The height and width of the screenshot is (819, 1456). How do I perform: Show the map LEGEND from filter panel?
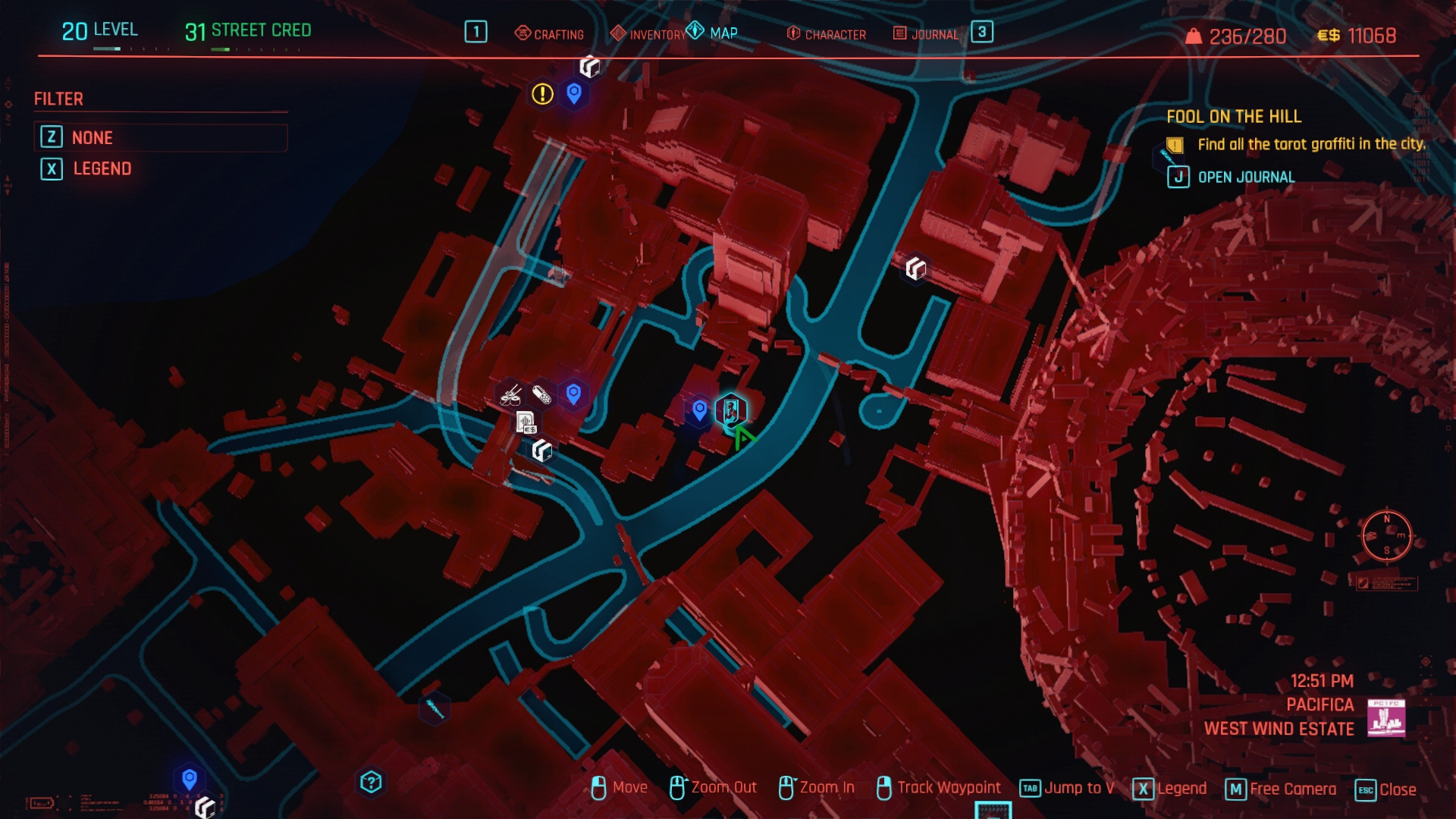point(102,168)
